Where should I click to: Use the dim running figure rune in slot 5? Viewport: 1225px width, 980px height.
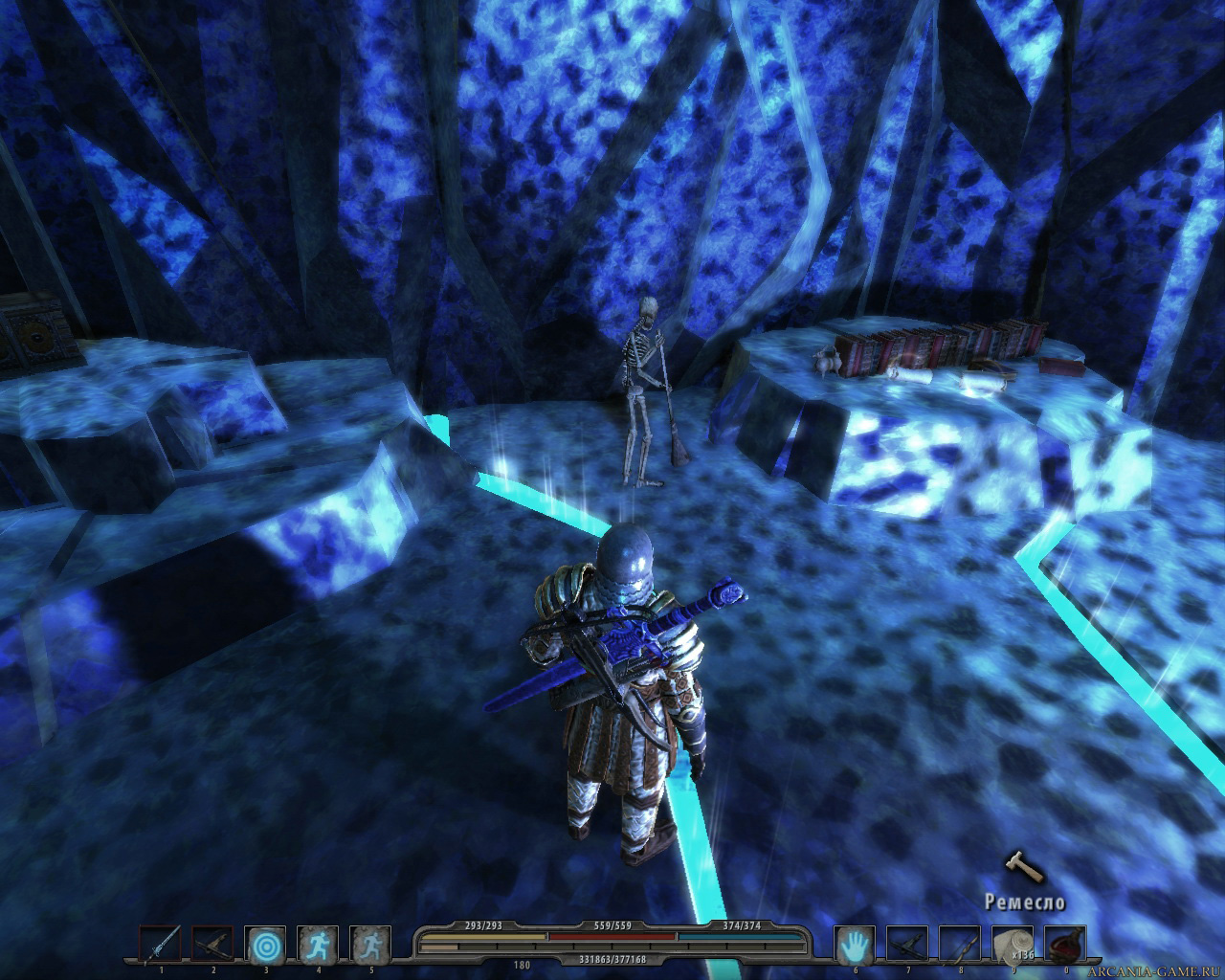369,945
